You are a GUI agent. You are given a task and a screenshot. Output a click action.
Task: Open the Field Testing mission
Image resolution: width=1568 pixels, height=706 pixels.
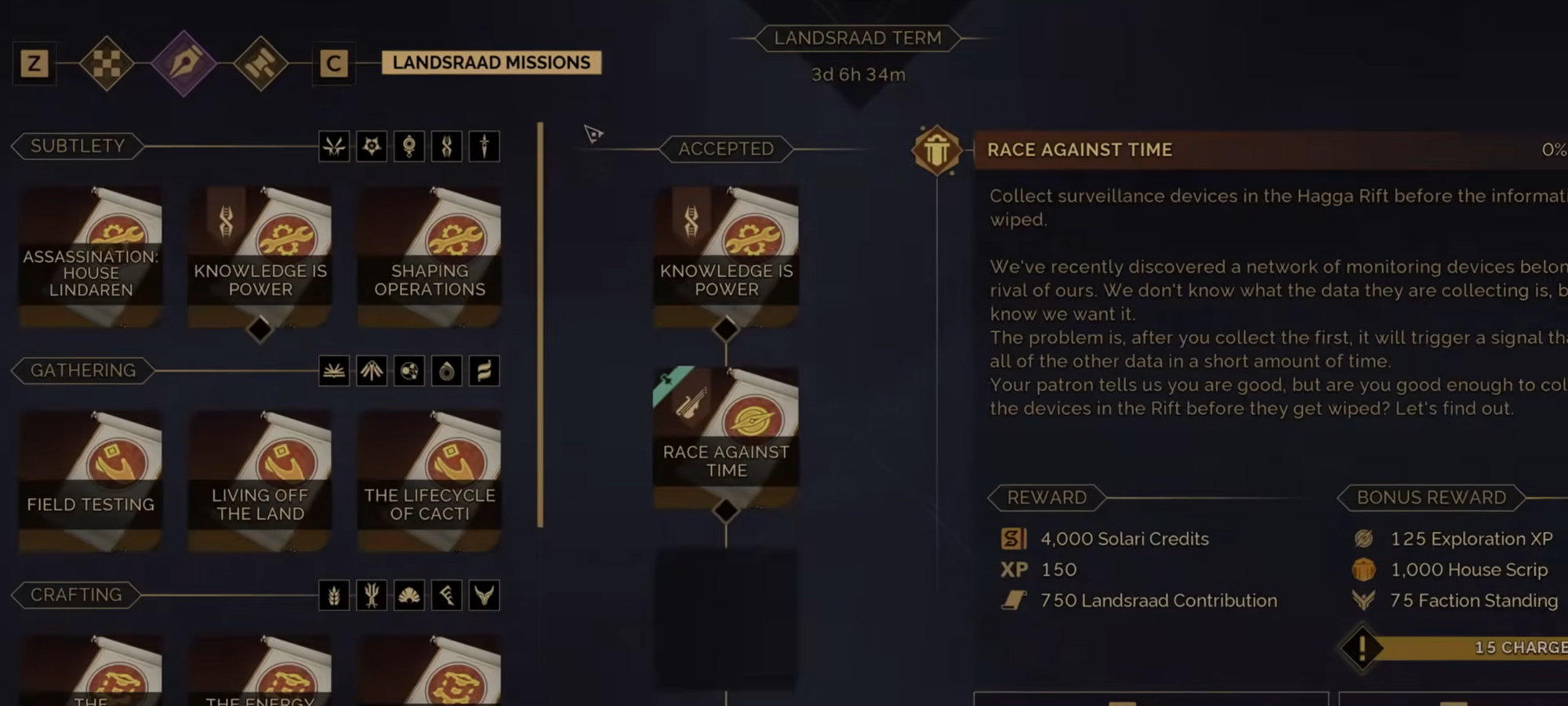[91, 480]
